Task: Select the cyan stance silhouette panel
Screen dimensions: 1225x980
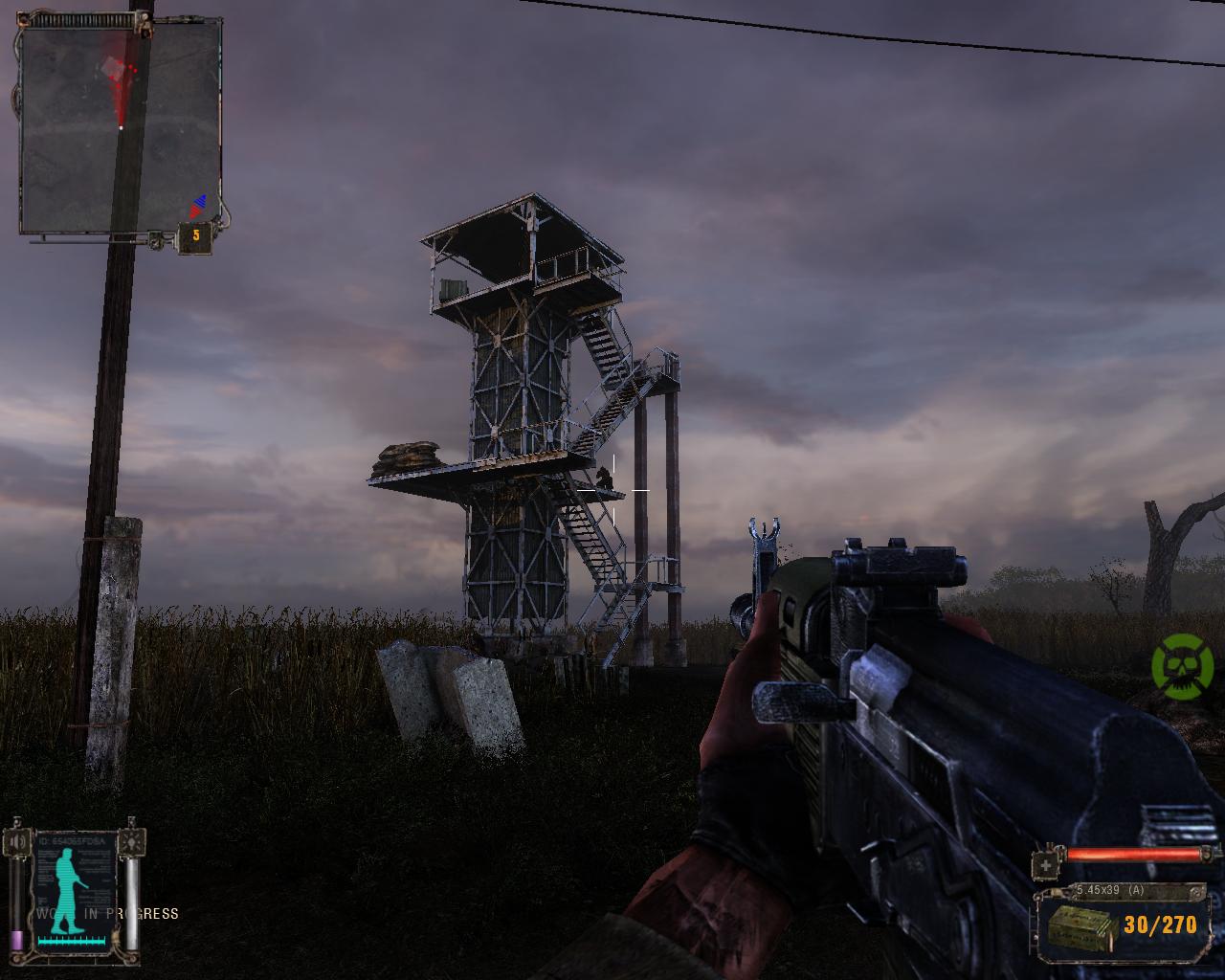Action: 75,889
